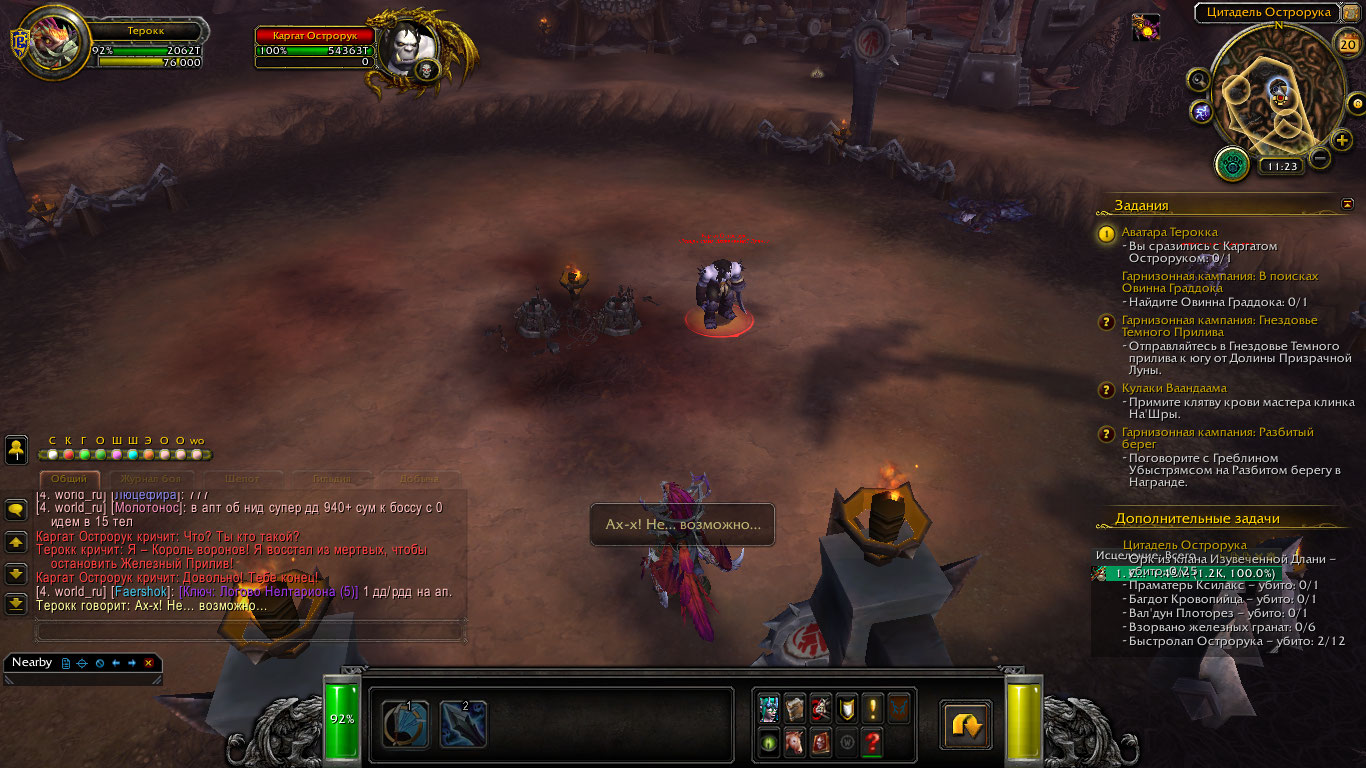Jump chat to bottom with the underlined arrow button

[16, 603]
